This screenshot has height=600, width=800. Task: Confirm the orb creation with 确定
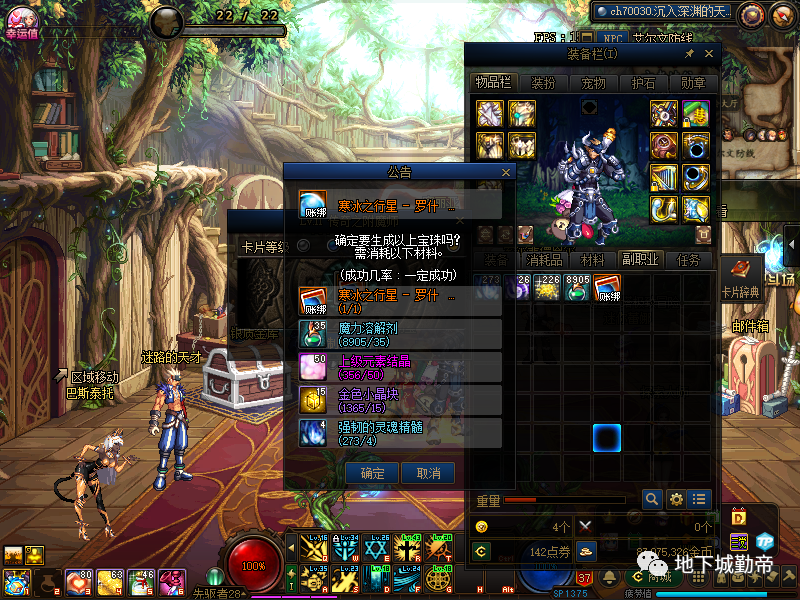point(372,473)
